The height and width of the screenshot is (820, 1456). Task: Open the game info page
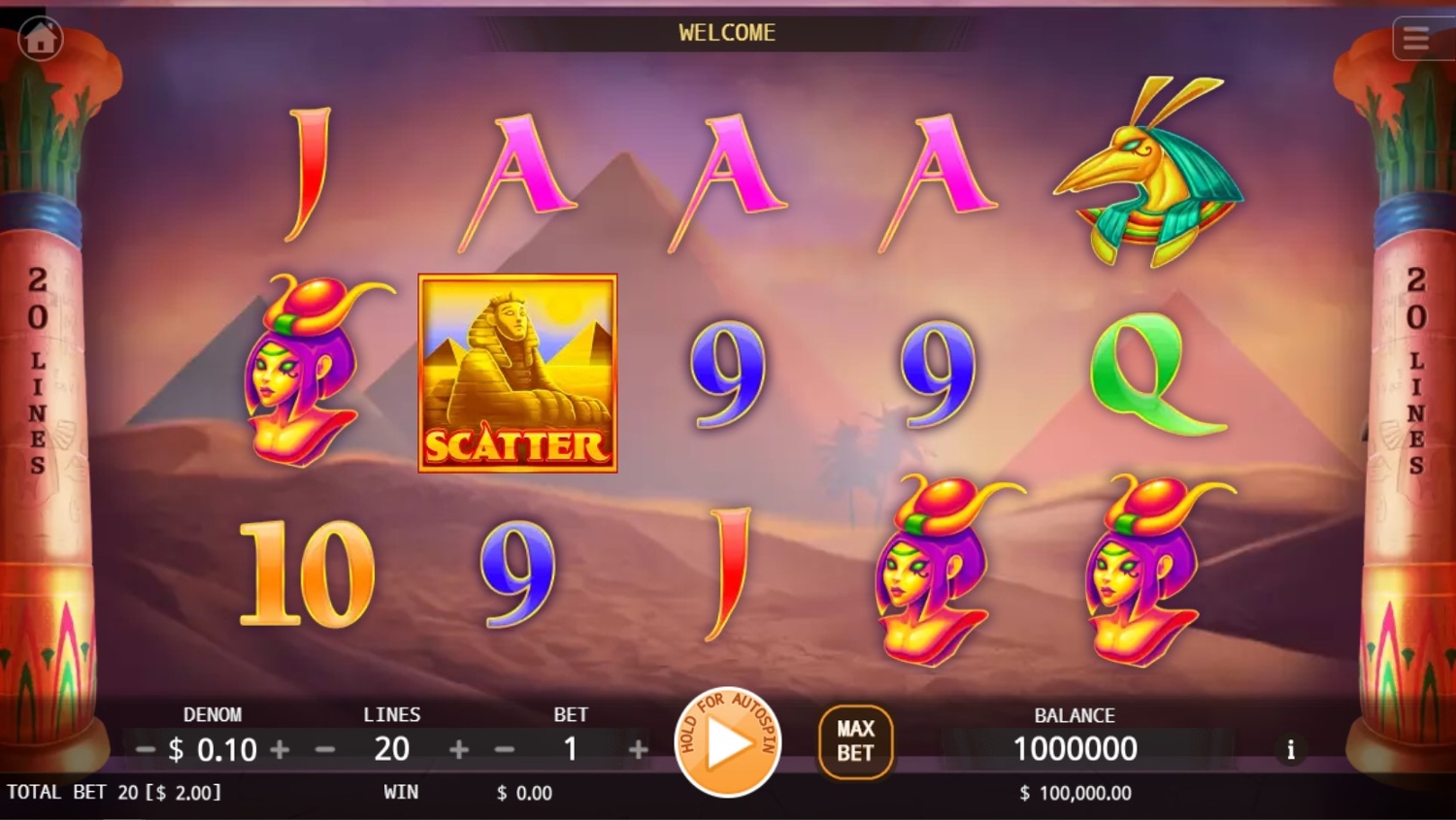(x=1290, y=749)
